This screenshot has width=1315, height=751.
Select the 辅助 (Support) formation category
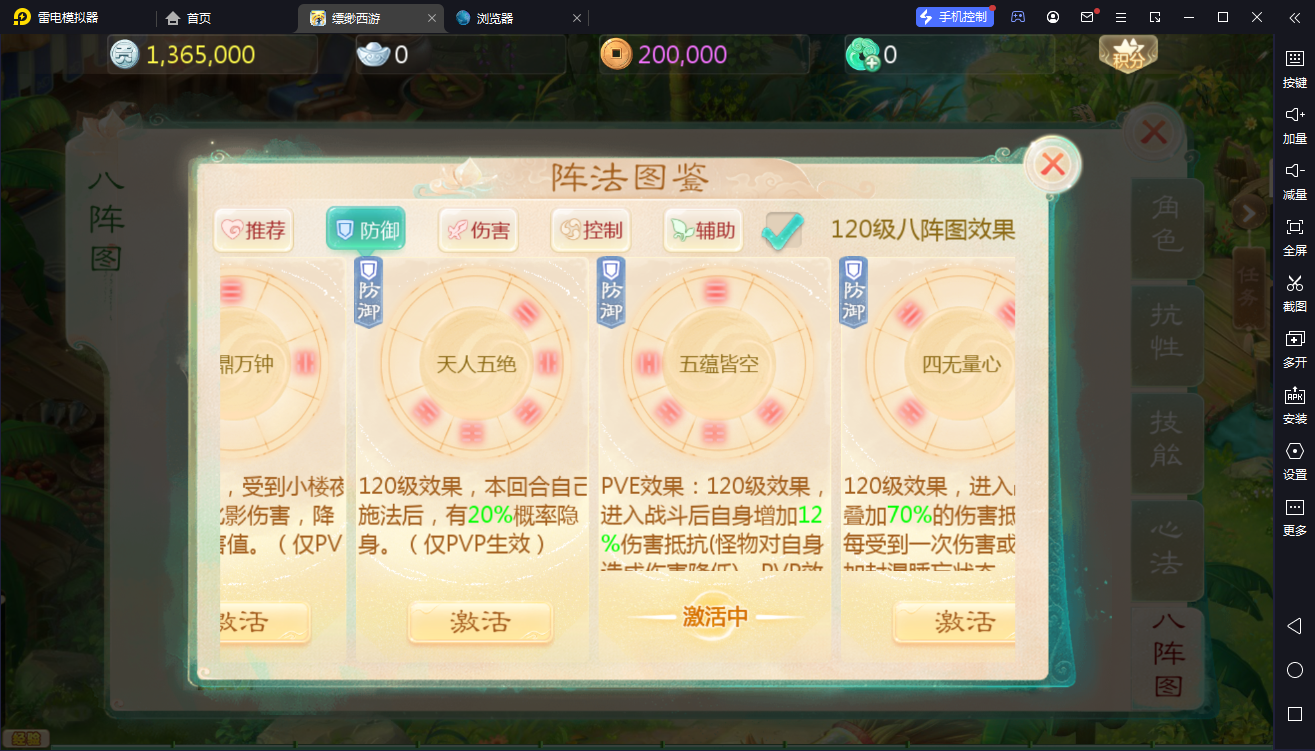point(703,230)
